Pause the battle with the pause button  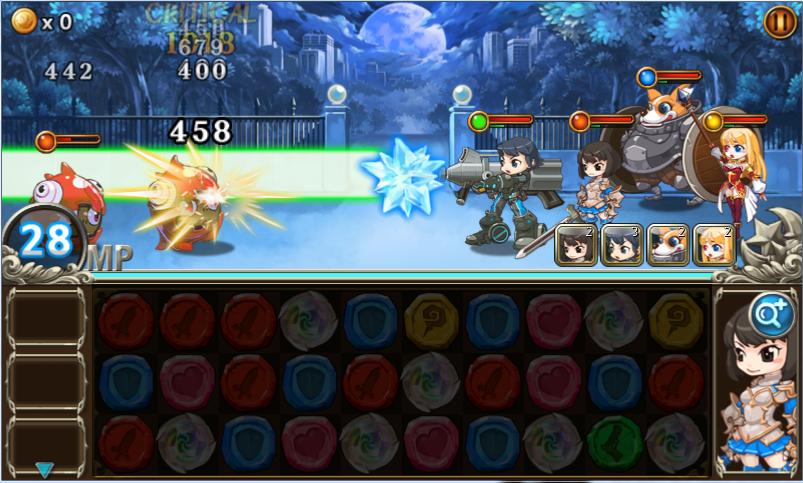[x=779, y=21]
